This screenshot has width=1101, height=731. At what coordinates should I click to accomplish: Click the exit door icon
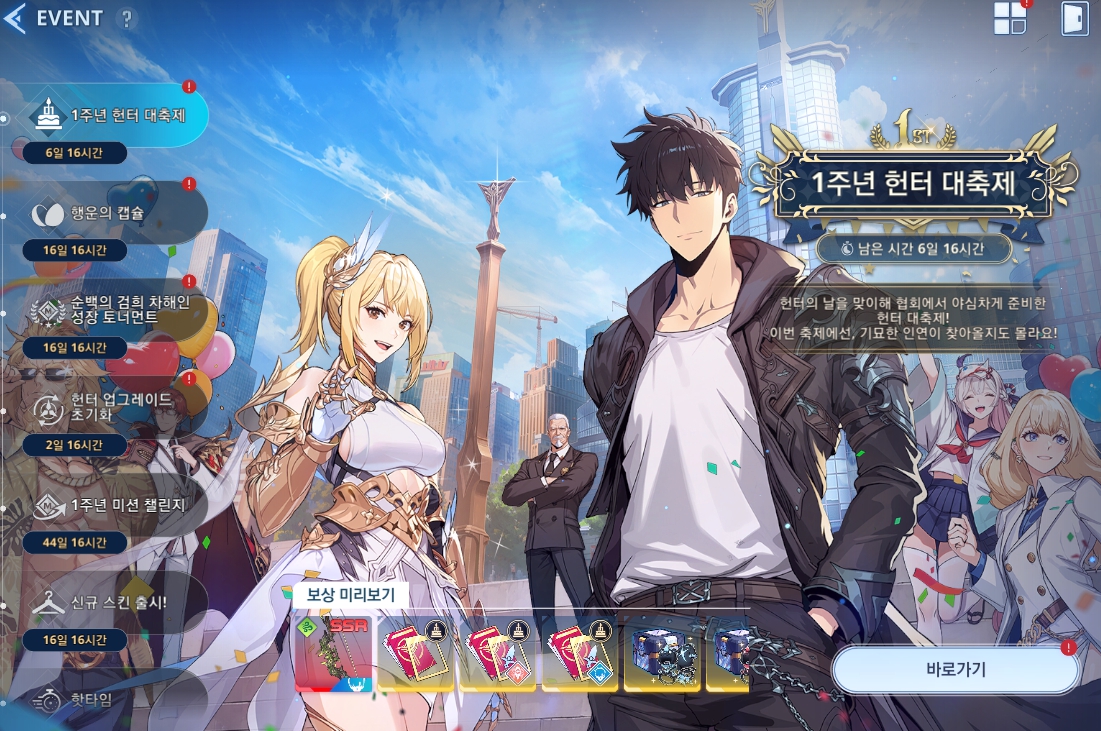coord(1075,18)
